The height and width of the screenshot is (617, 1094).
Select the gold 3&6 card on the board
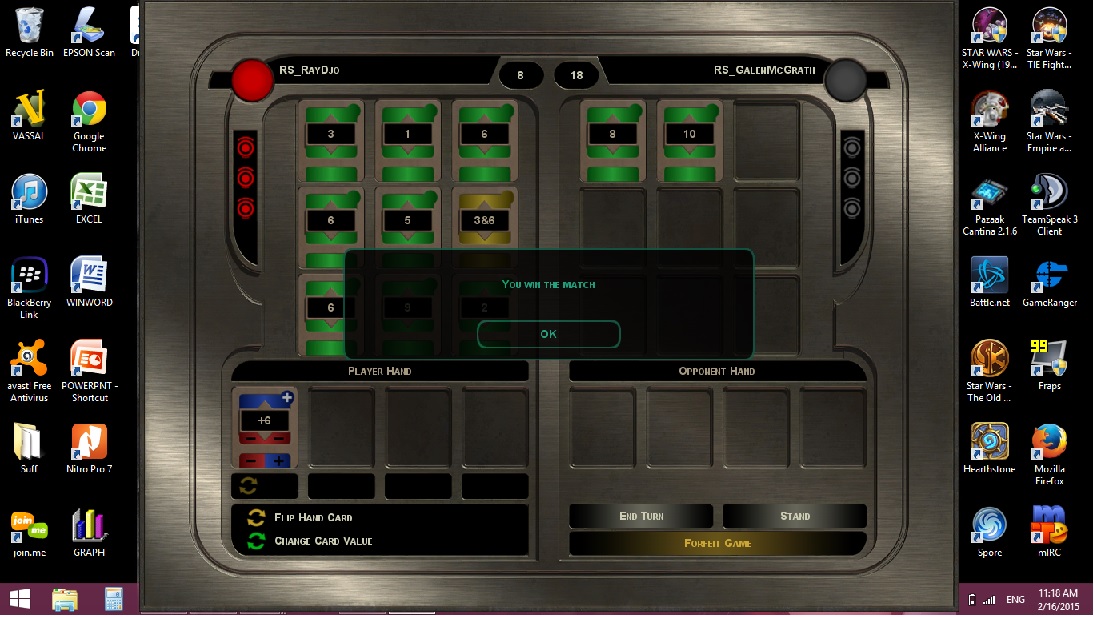[x=485, y=220]
